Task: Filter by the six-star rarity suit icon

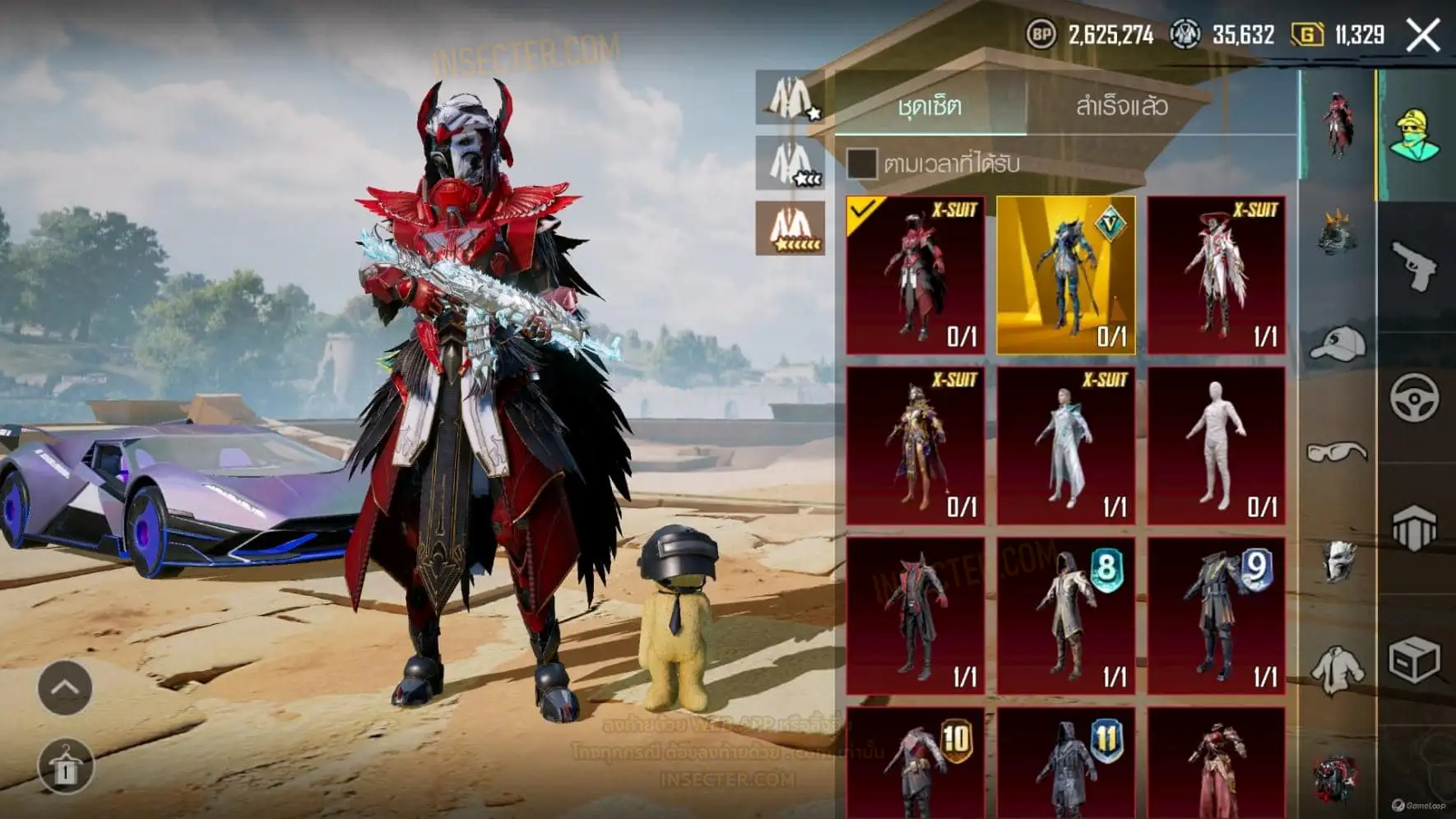Action: [791, 228]
